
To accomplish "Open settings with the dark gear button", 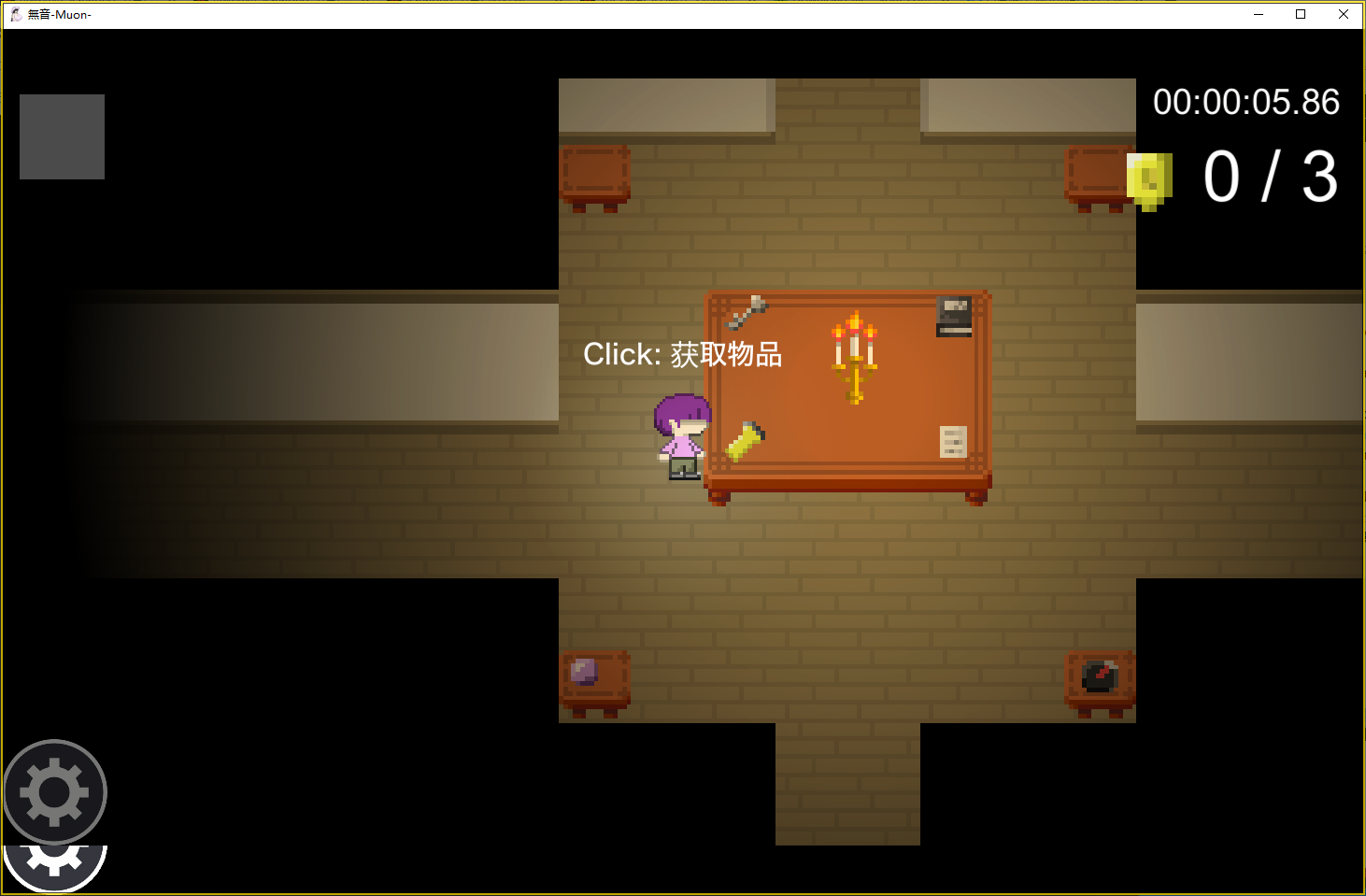I will coord(55,791).
